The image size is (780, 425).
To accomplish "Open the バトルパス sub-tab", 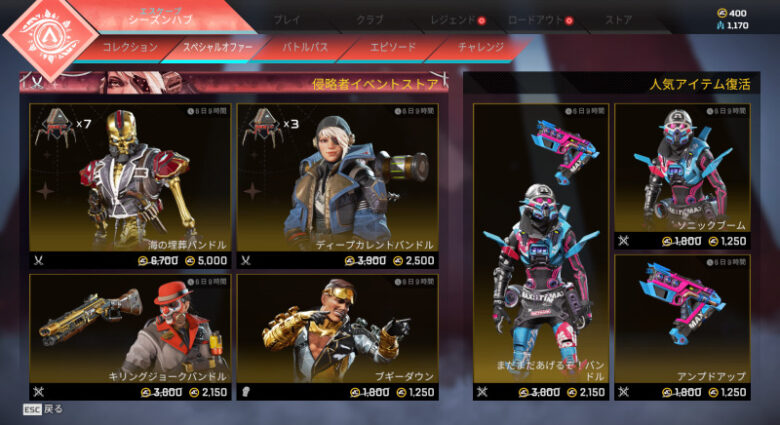I will [305, 47].
